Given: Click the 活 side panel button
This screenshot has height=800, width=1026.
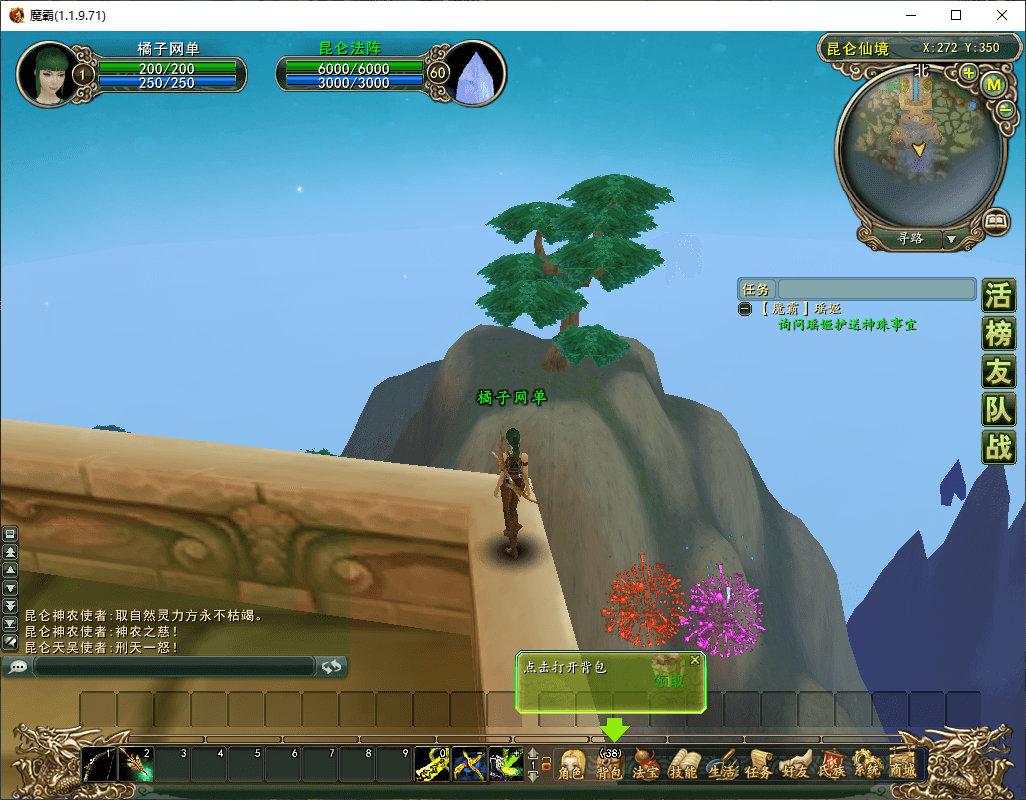Looking at the screenshot, I should pos(998,296).
